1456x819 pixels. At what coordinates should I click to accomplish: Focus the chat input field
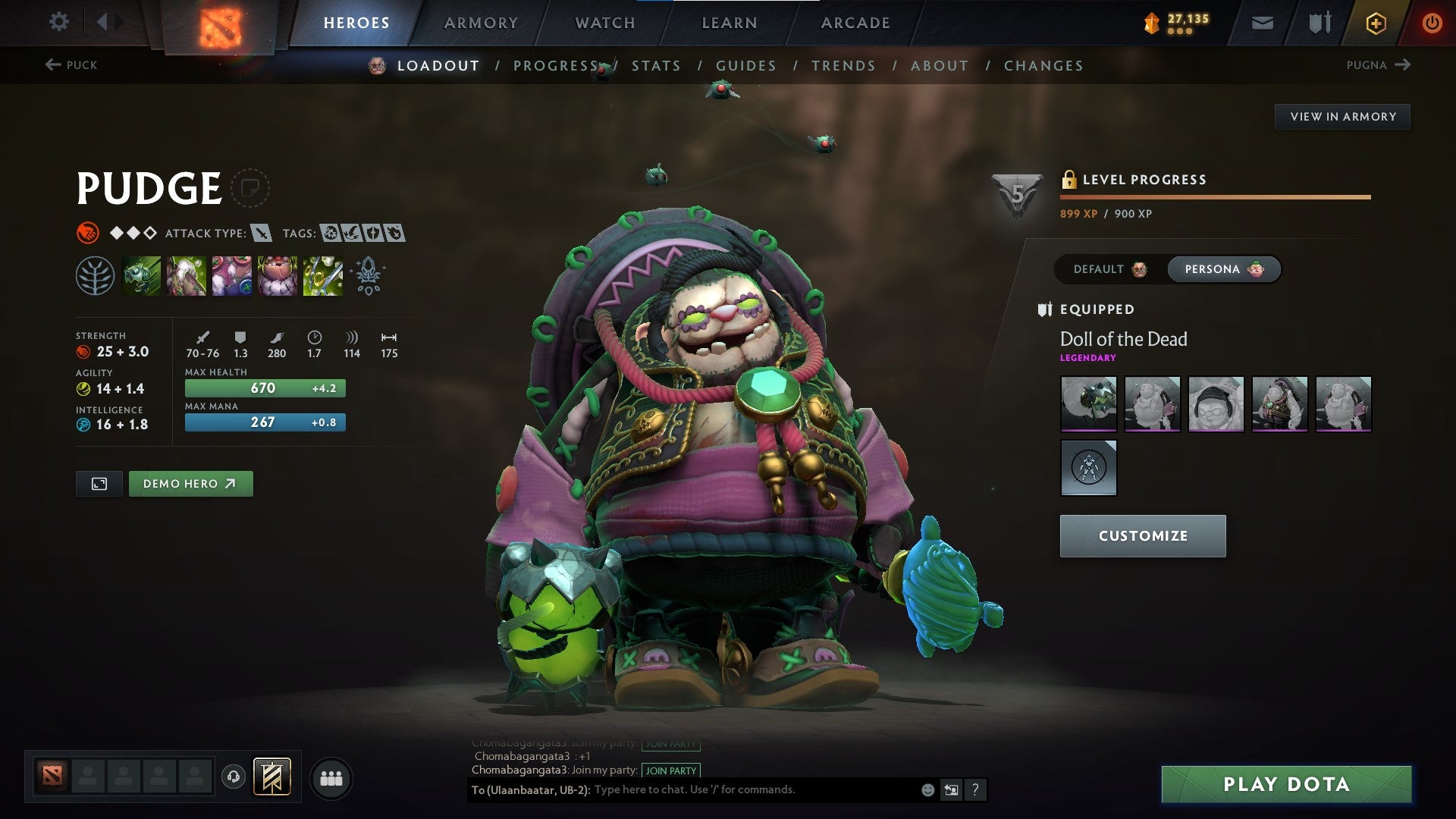tap(751, 790)
